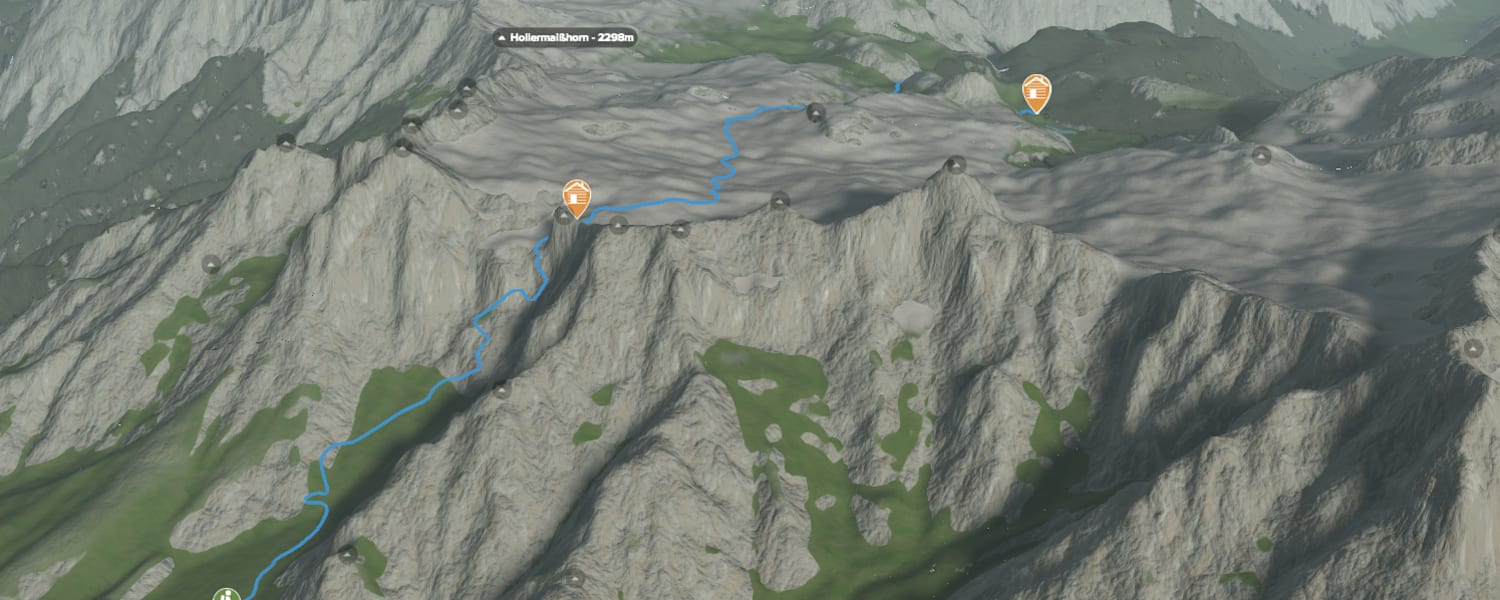The image size is (1500, 600).
Task: Choose the gray peak marker at the trail's upper end
Action: [816, 112]
